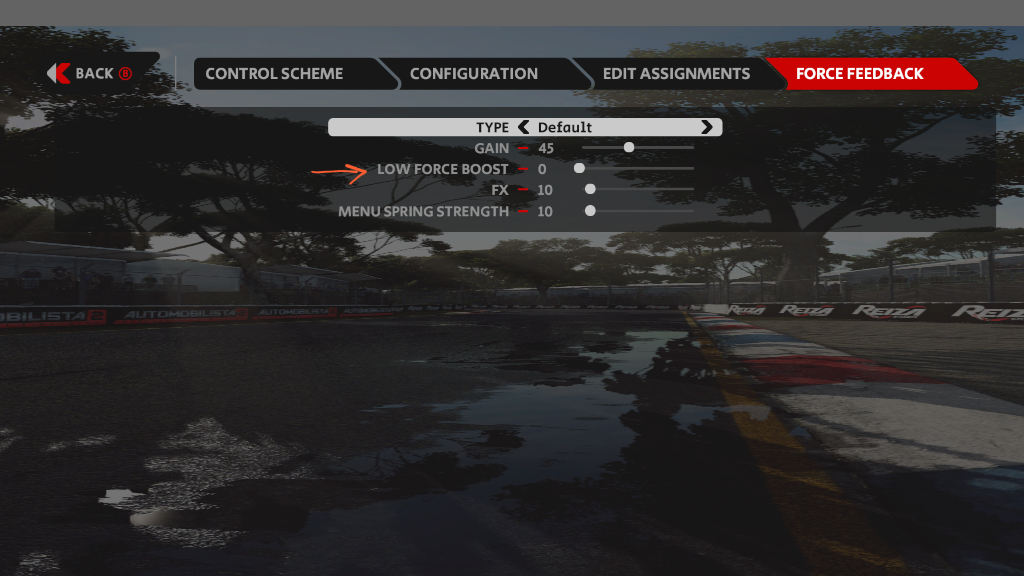
Task: Highlight the Menu Spring Strength label
Action: point(423,211)
